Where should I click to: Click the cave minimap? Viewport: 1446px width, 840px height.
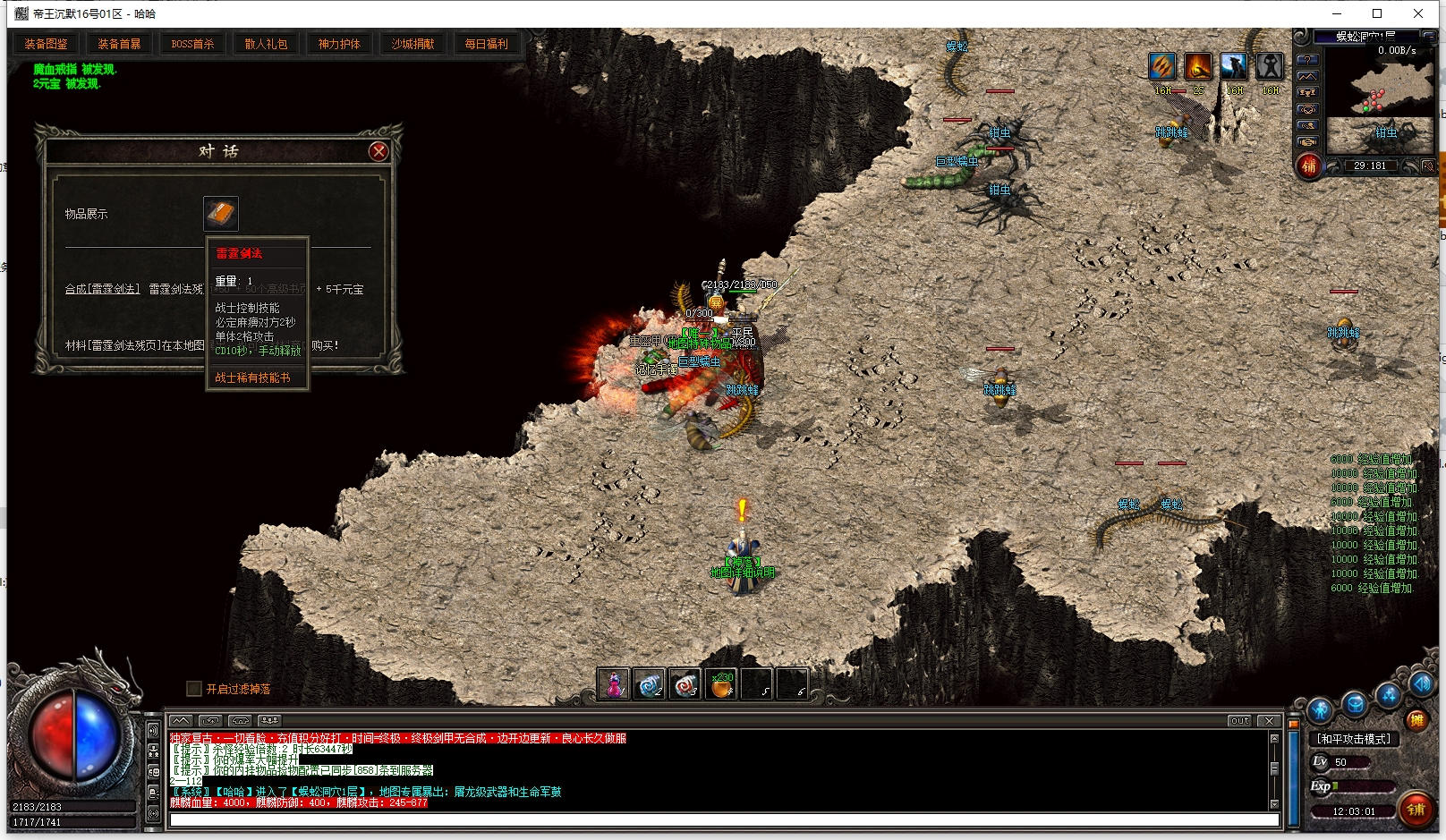tap(1378, 85)
